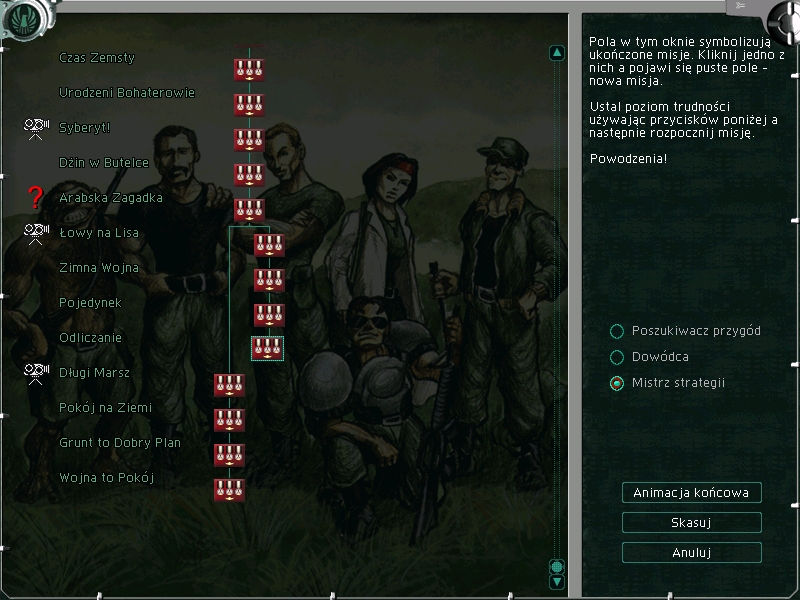Viewport: 800px width, 600px height.
Task: Click the film camera icon beside Syberyt!
Action: 37,128
